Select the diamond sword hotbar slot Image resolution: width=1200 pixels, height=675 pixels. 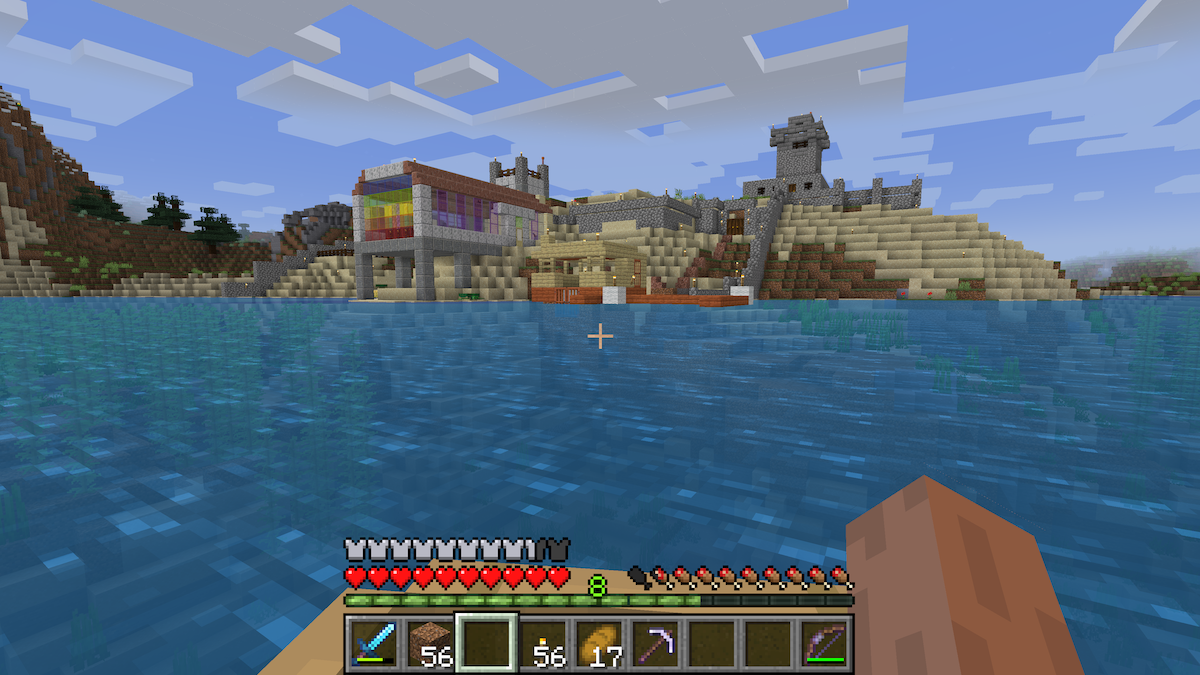[x=374, y=642]
